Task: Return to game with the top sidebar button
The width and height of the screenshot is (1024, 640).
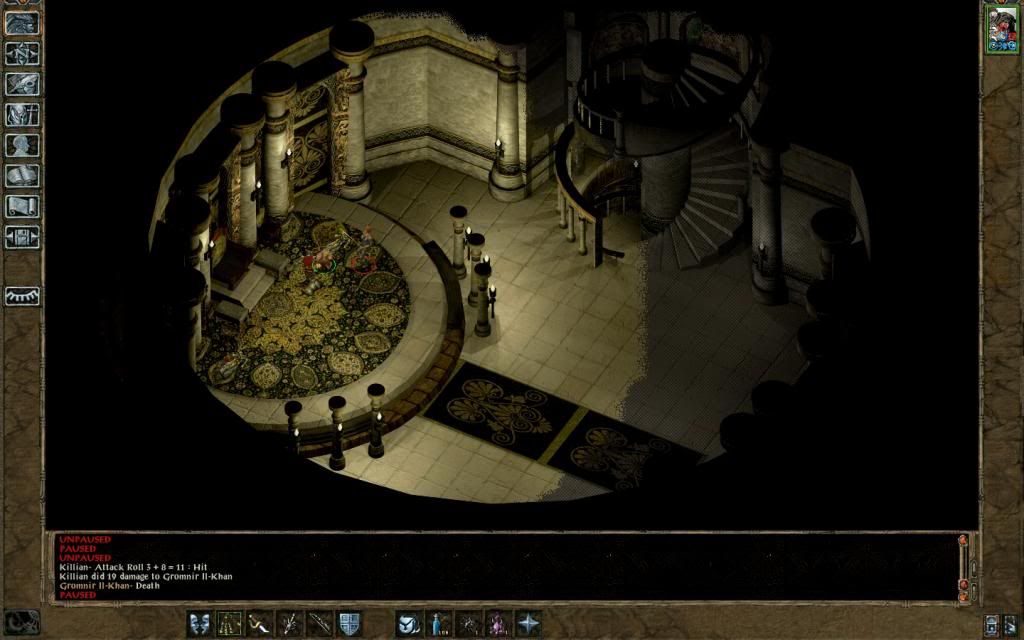Action: click(22, 23)
